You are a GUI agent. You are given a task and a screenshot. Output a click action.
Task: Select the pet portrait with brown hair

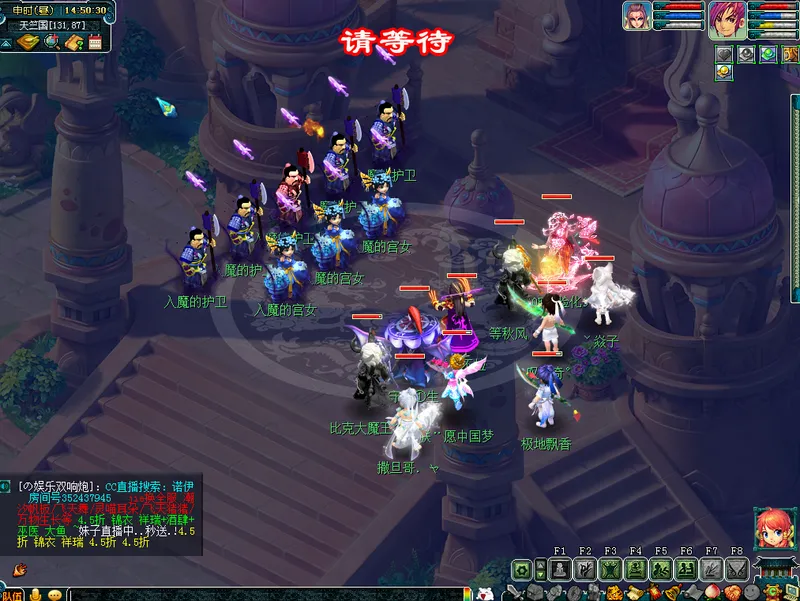tap(637, 16)
